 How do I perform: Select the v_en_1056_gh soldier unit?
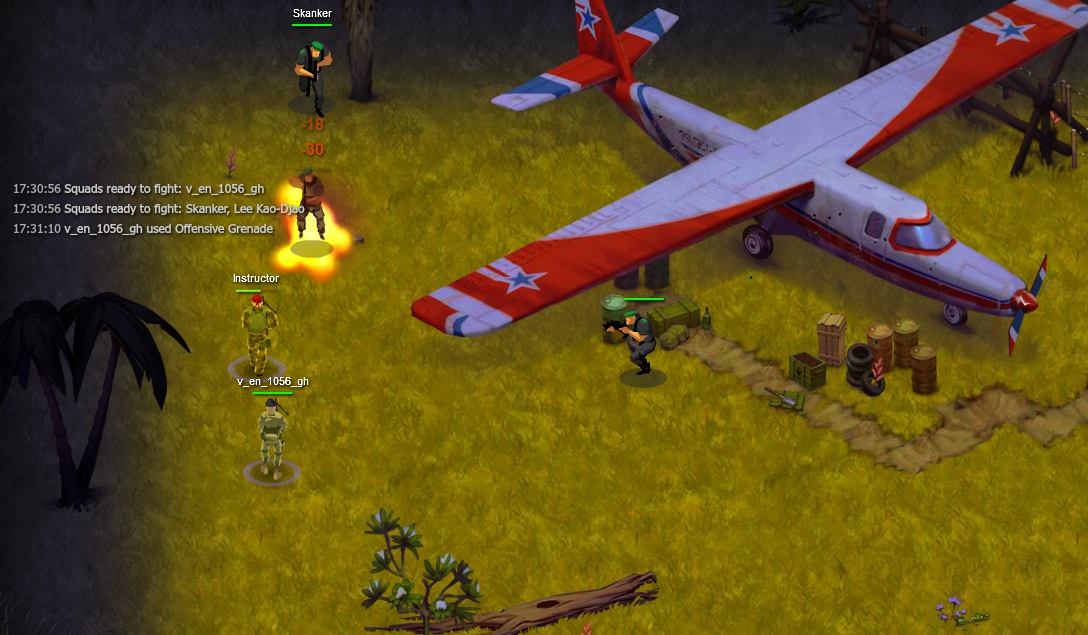(271, 435)
